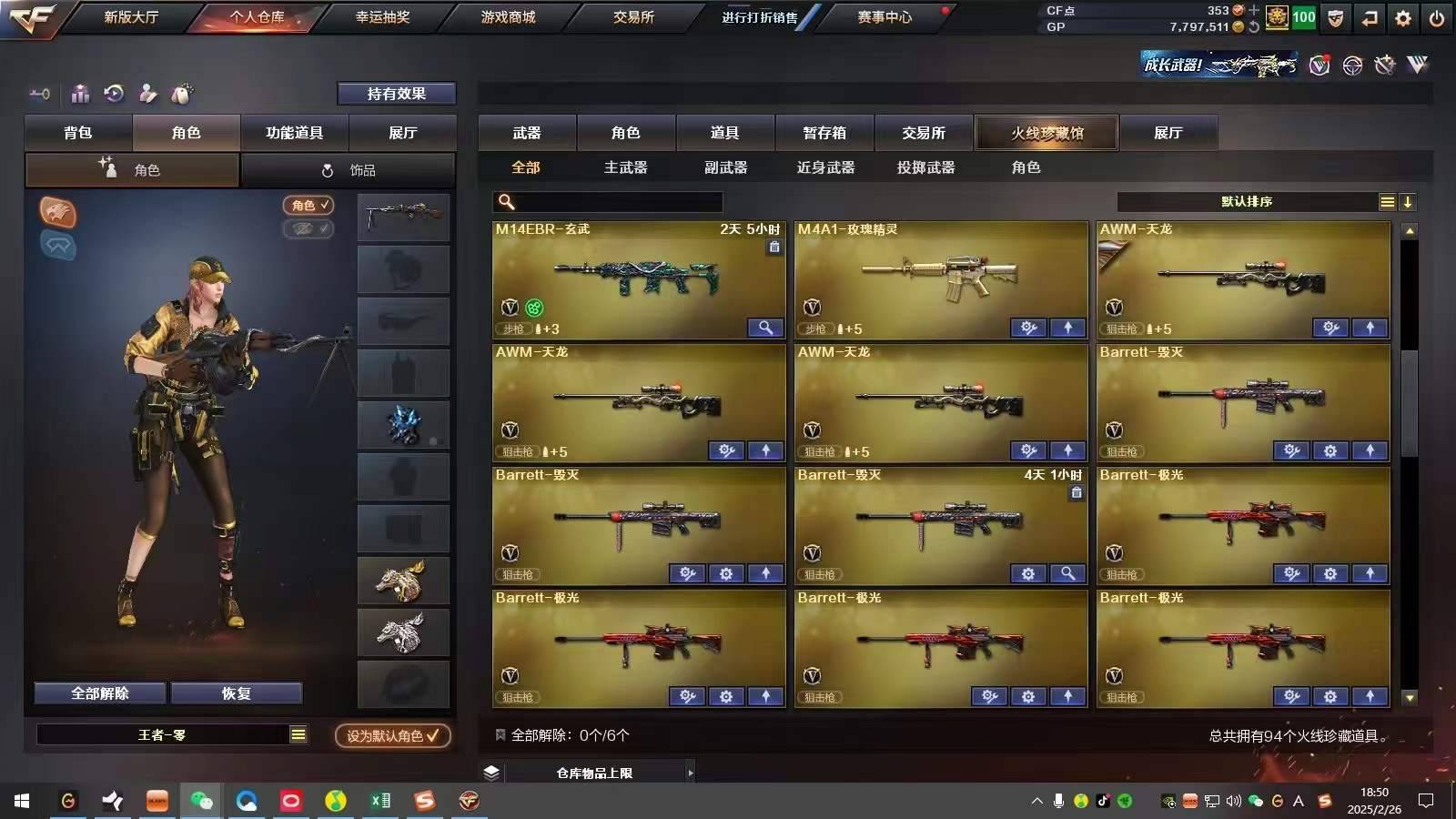1456x819 pixels.
Task: Click the key icon in the warehouse toolbar
Action: coord(38,94)
